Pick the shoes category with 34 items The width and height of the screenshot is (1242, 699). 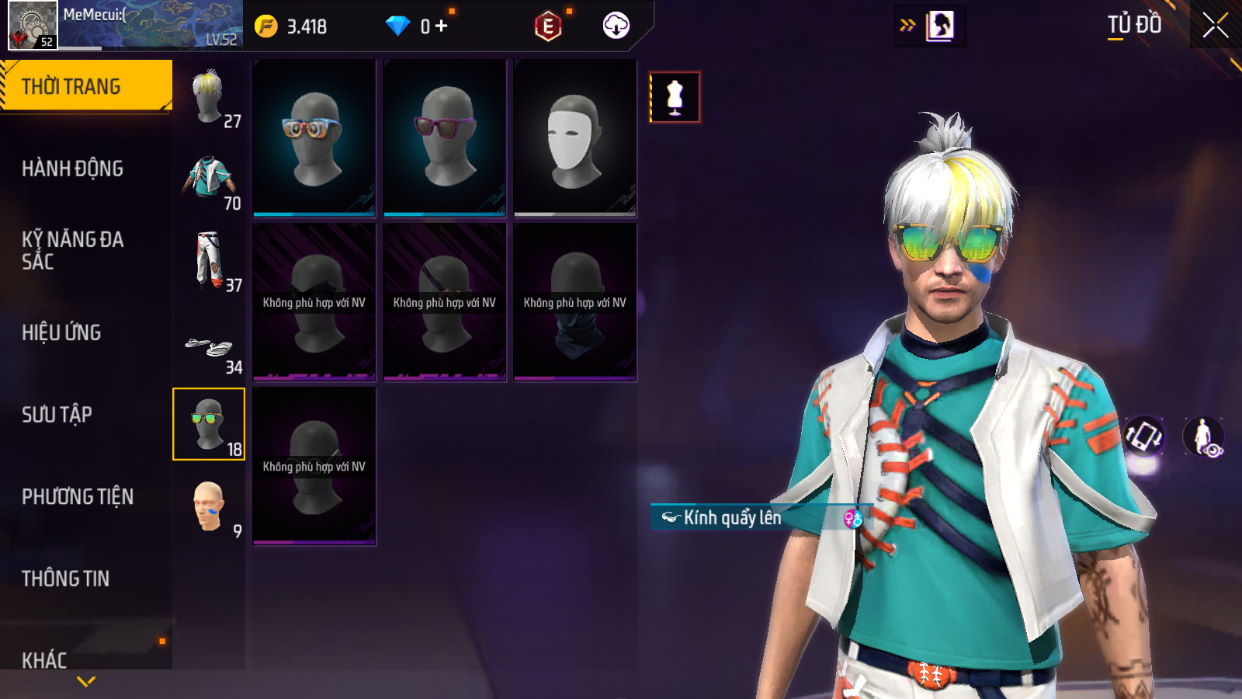point(209,345)
